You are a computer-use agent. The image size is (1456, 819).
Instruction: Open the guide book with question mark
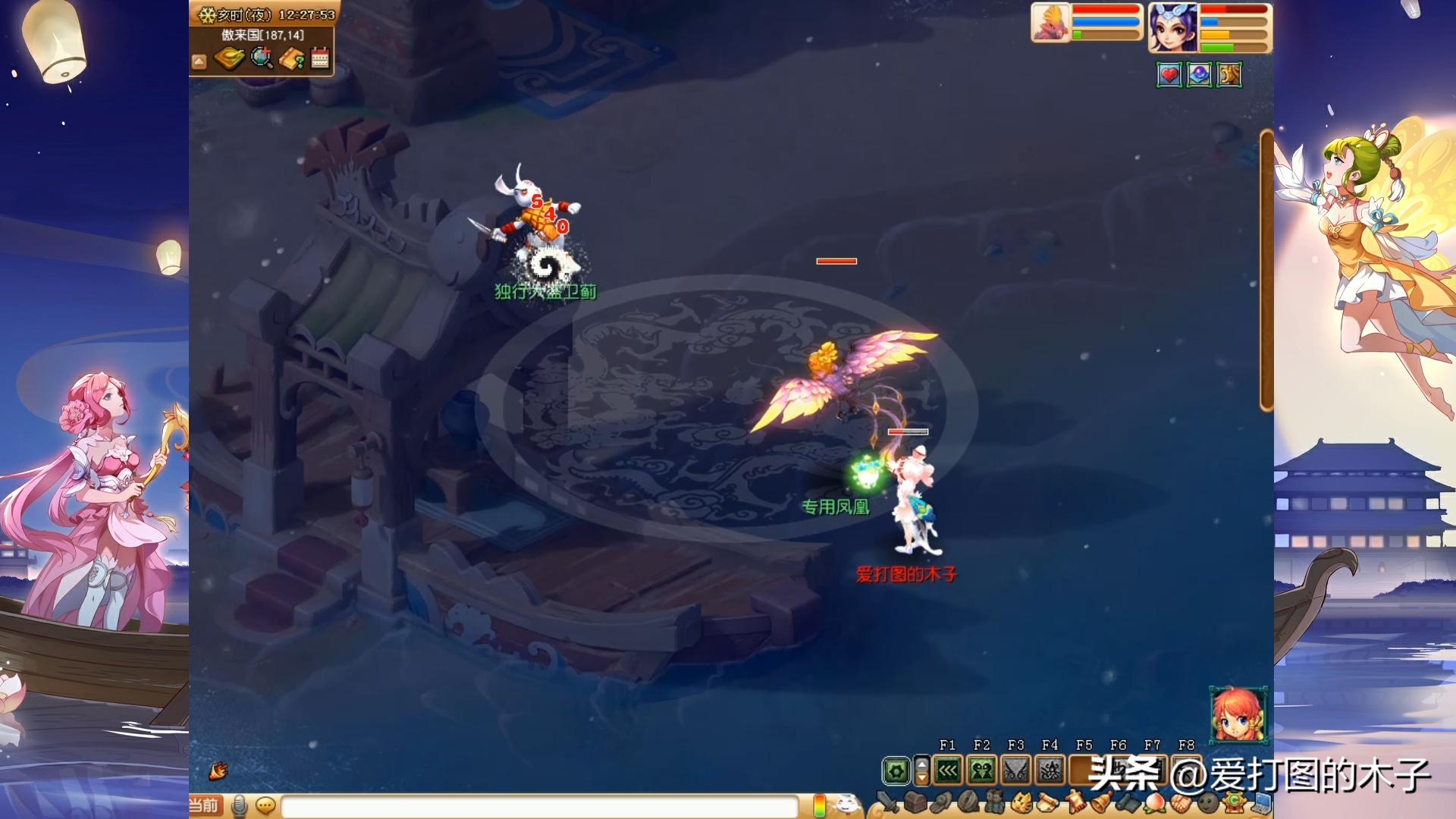292,58
